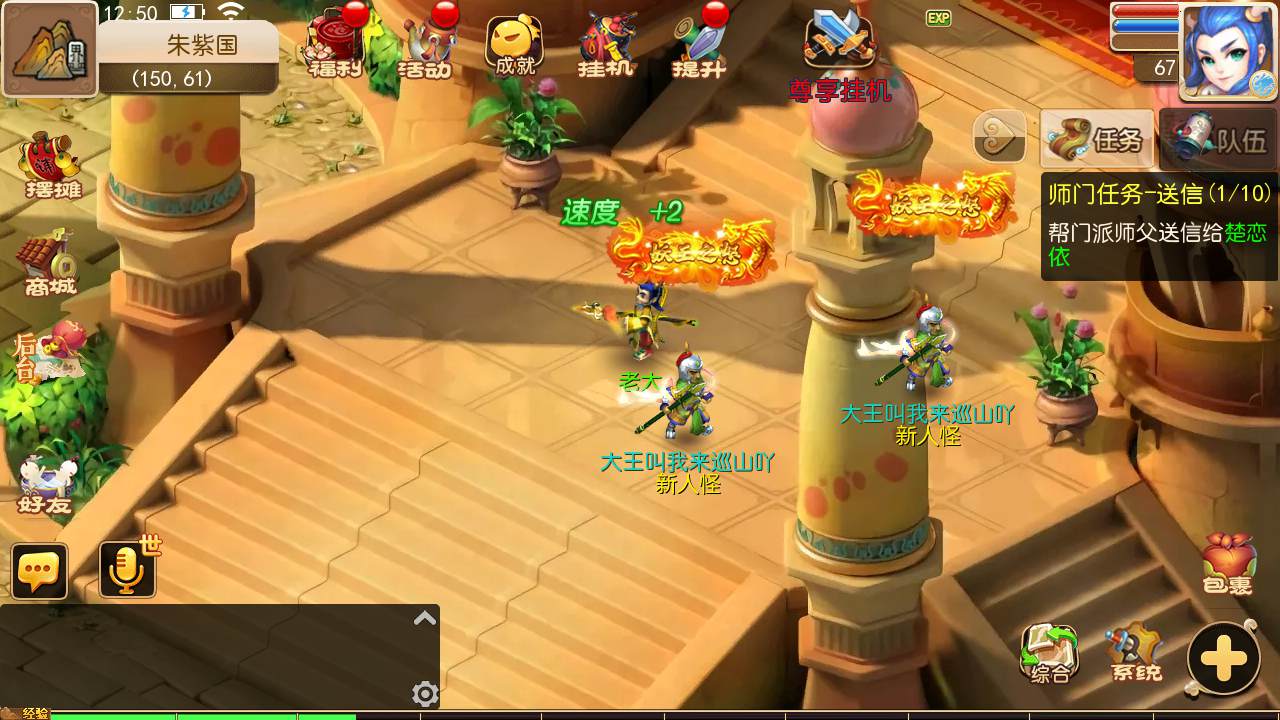Open chat settings gear icon

coord(425,693)
